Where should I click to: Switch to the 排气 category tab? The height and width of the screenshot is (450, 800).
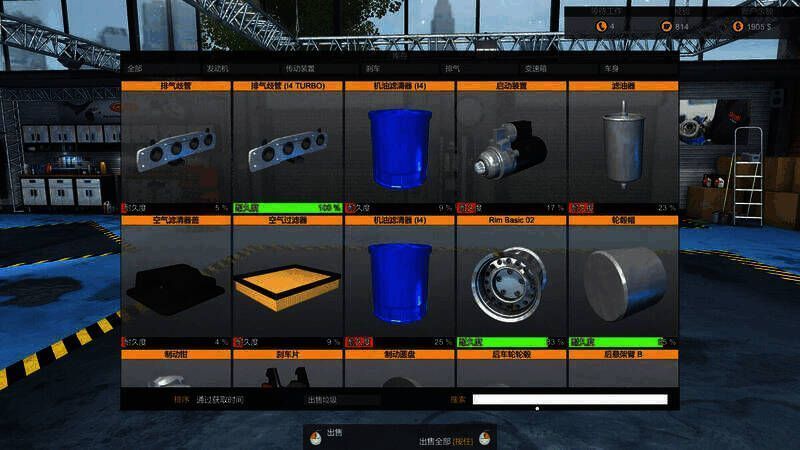(x=452, y=69)
